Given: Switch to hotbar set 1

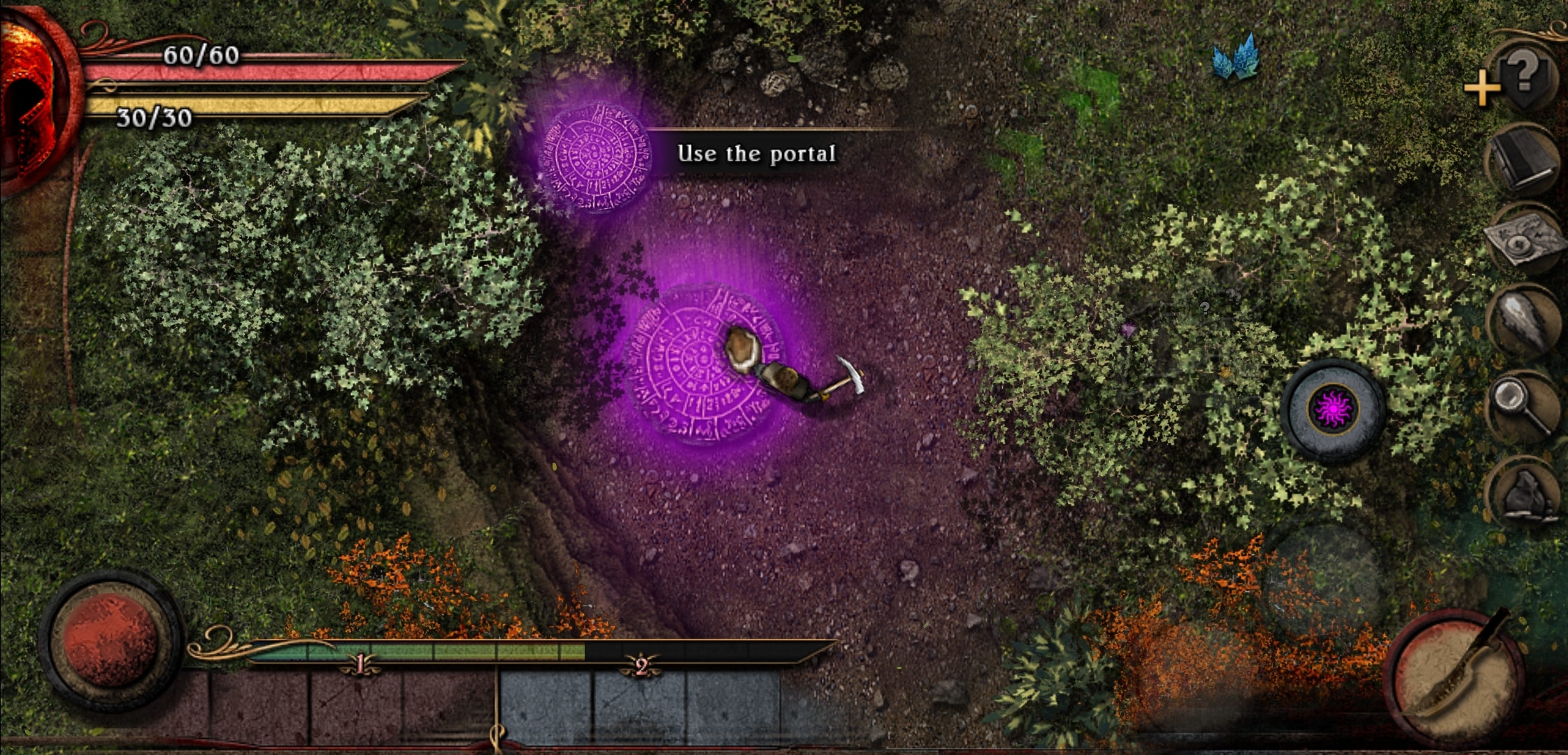Looking at the screenshot, I should point(359,664).
